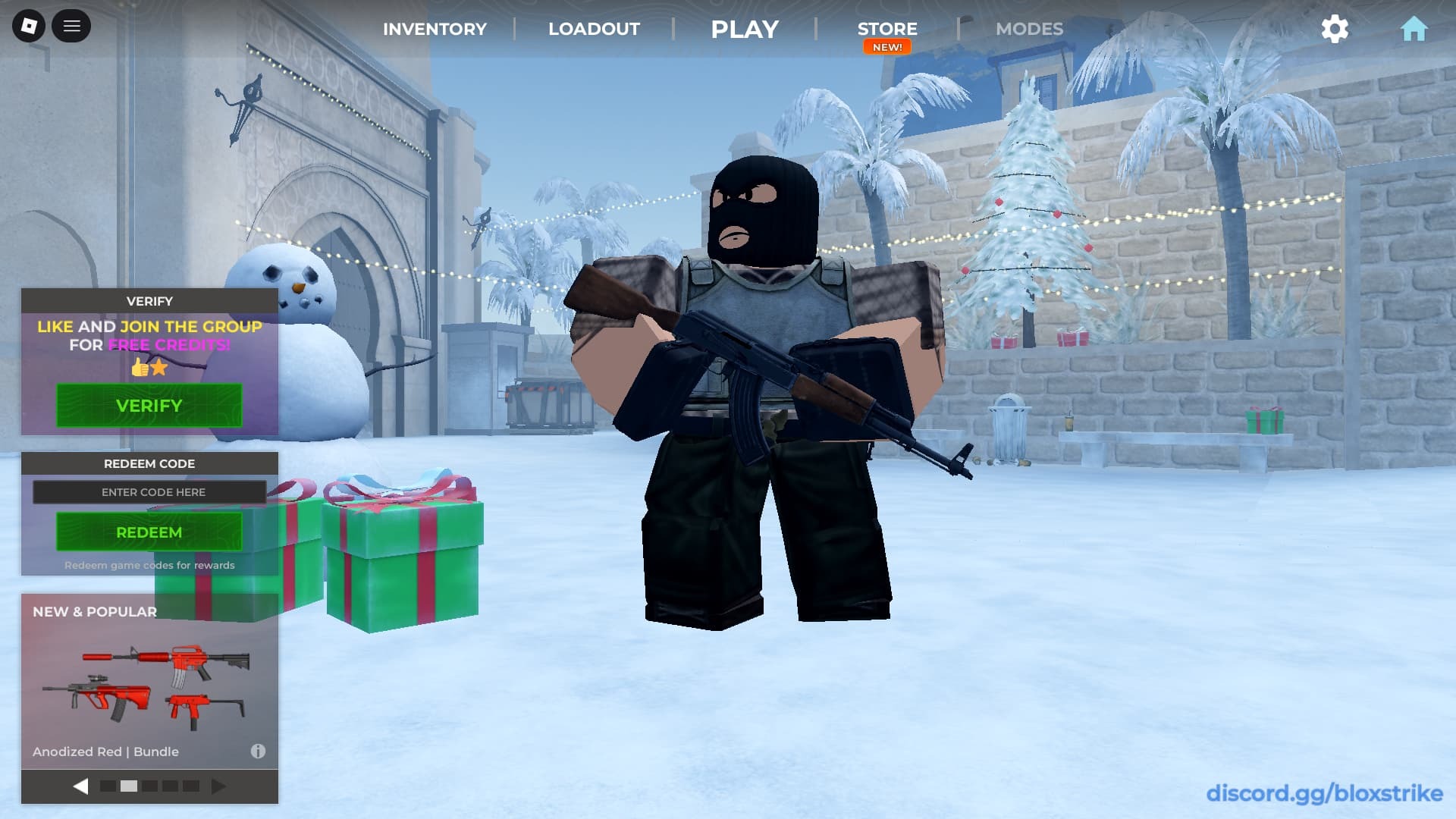Click the right arrow in the New & Popular carousel
The width and height of the screenshot is (1456, 819).
tap(218, 786)
